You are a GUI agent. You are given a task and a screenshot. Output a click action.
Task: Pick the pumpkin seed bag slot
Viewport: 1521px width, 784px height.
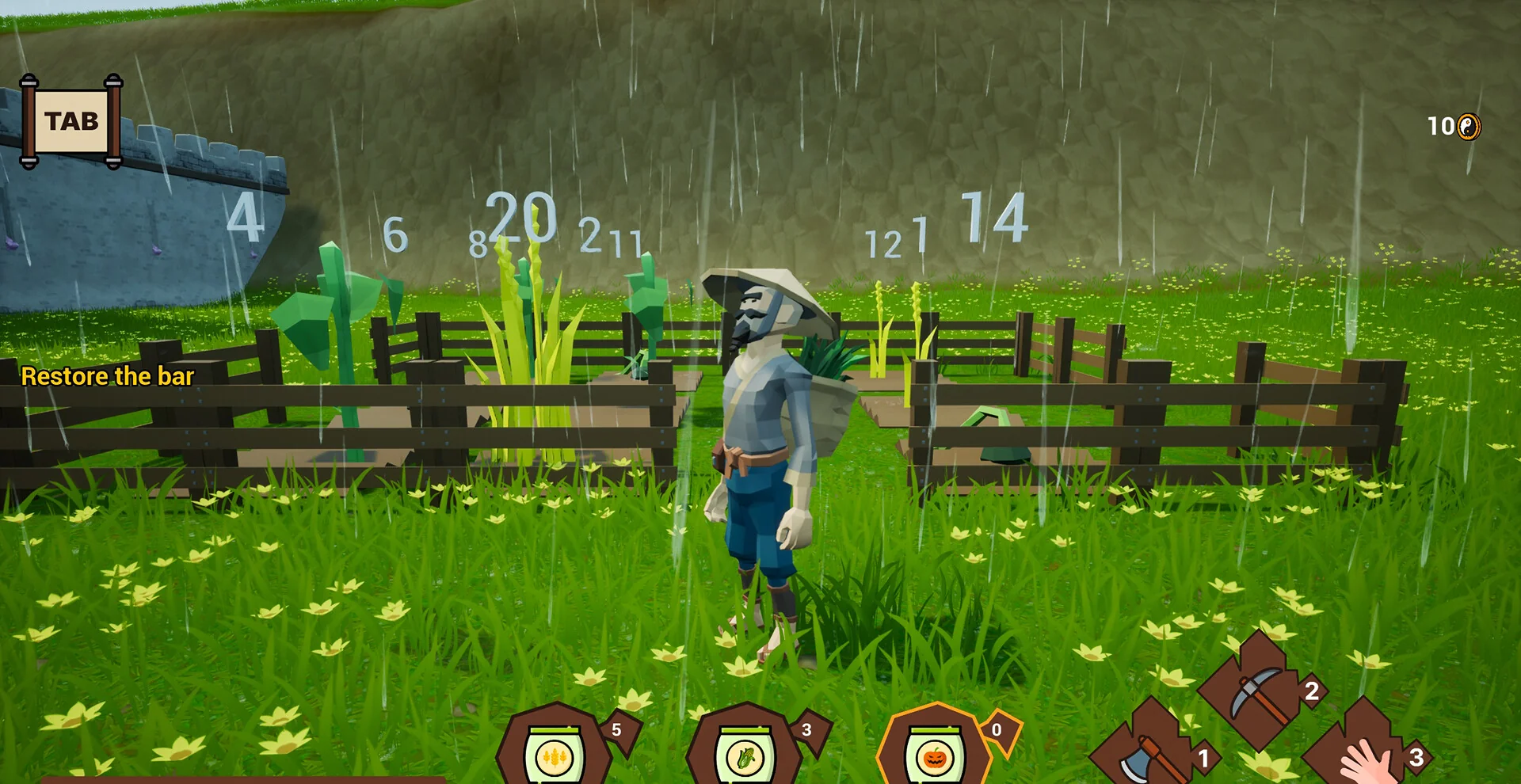point(935,752)
